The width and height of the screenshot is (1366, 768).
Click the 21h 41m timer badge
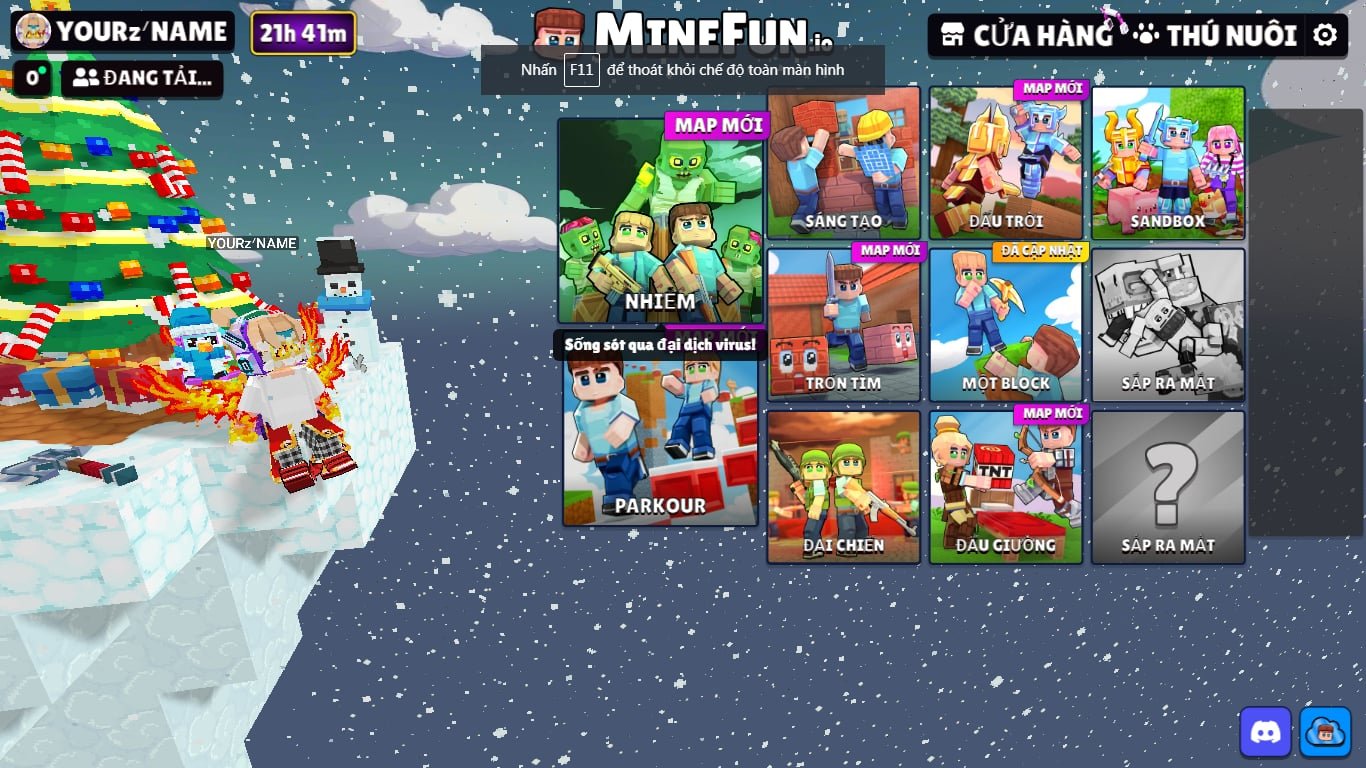pos(303,33)
